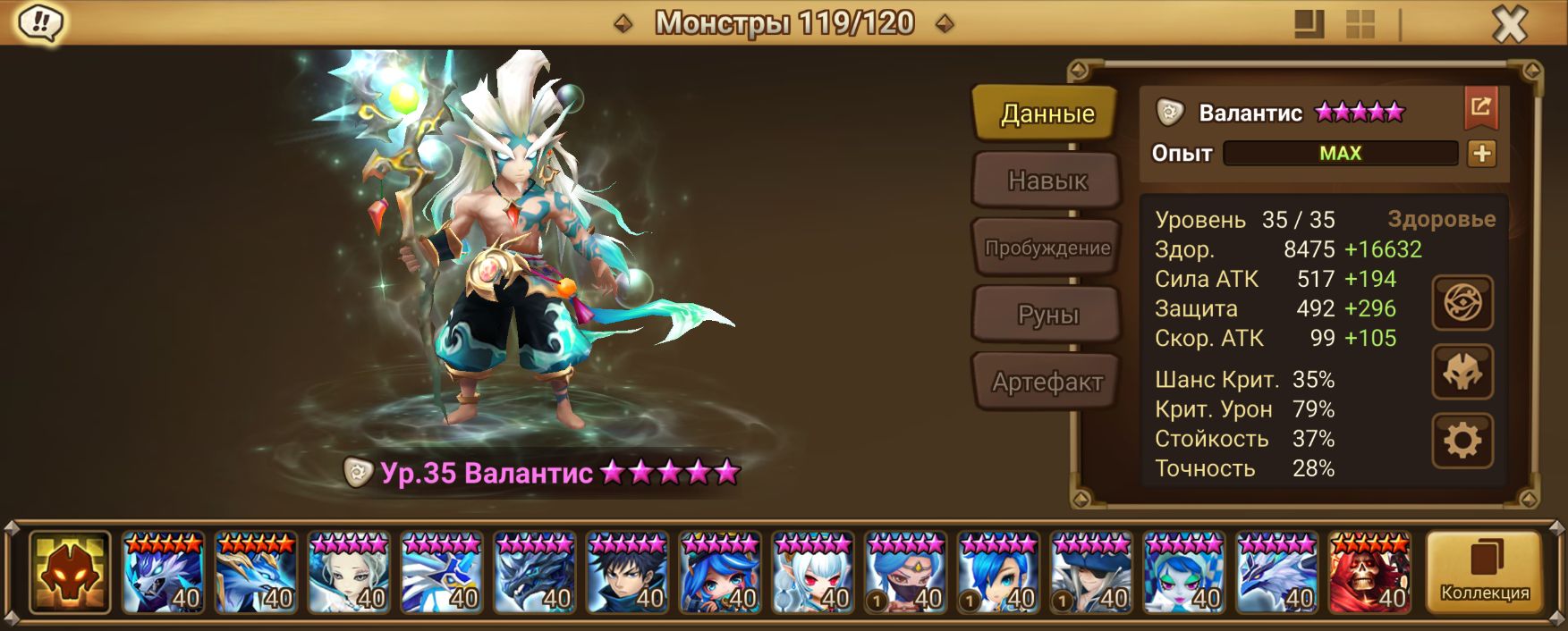Screen dimensions: 1568x631
Task: Open the gear settings button
Action: coord(1462,441)
